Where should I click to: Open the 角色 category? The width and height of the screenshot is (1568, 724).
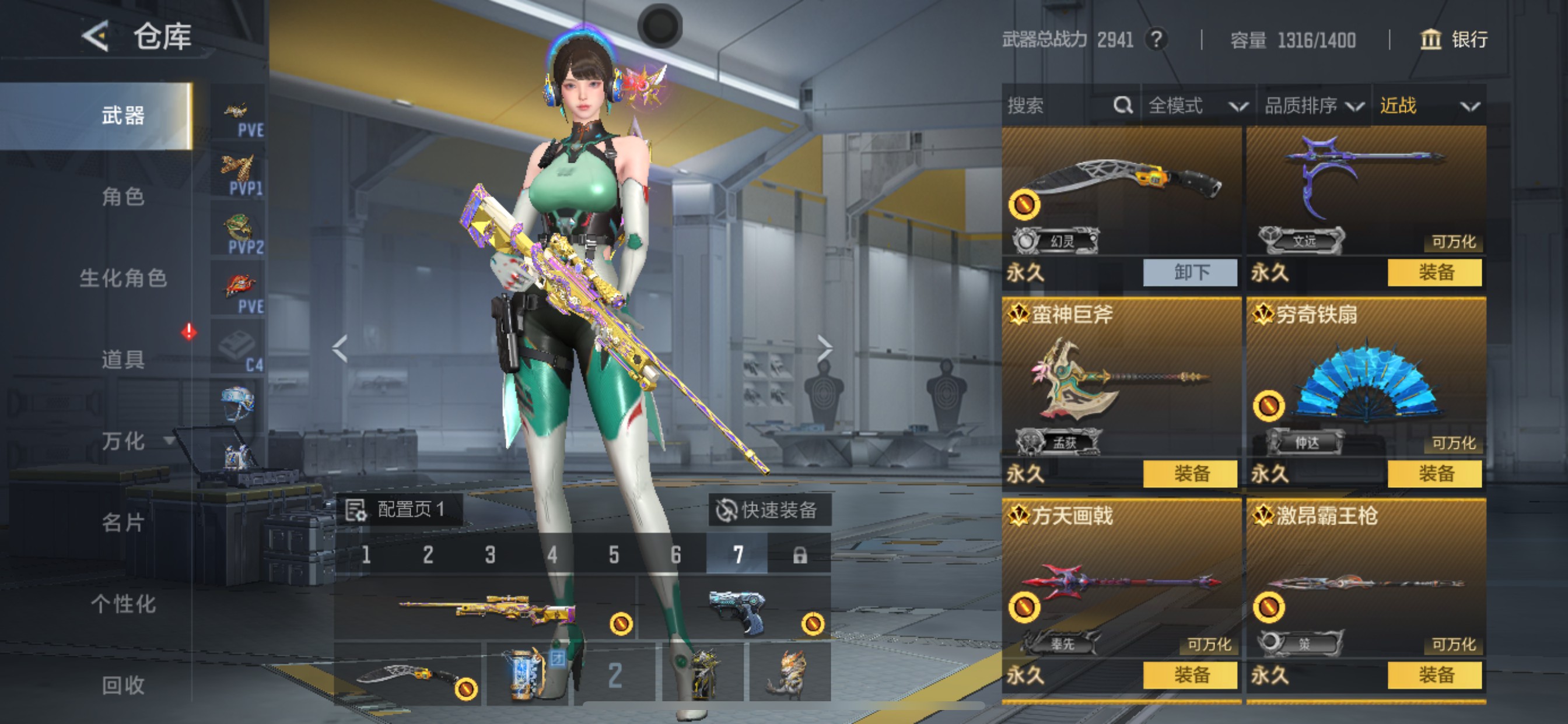tap(123, 197)
